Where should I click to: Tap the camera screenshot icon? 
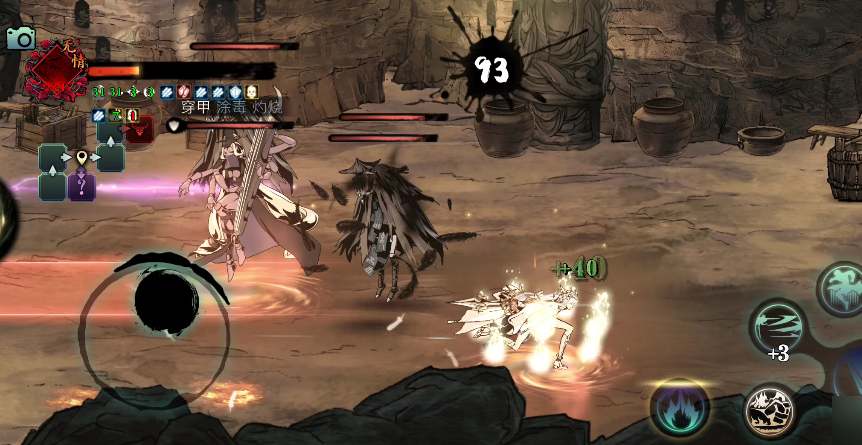point(20,38)
